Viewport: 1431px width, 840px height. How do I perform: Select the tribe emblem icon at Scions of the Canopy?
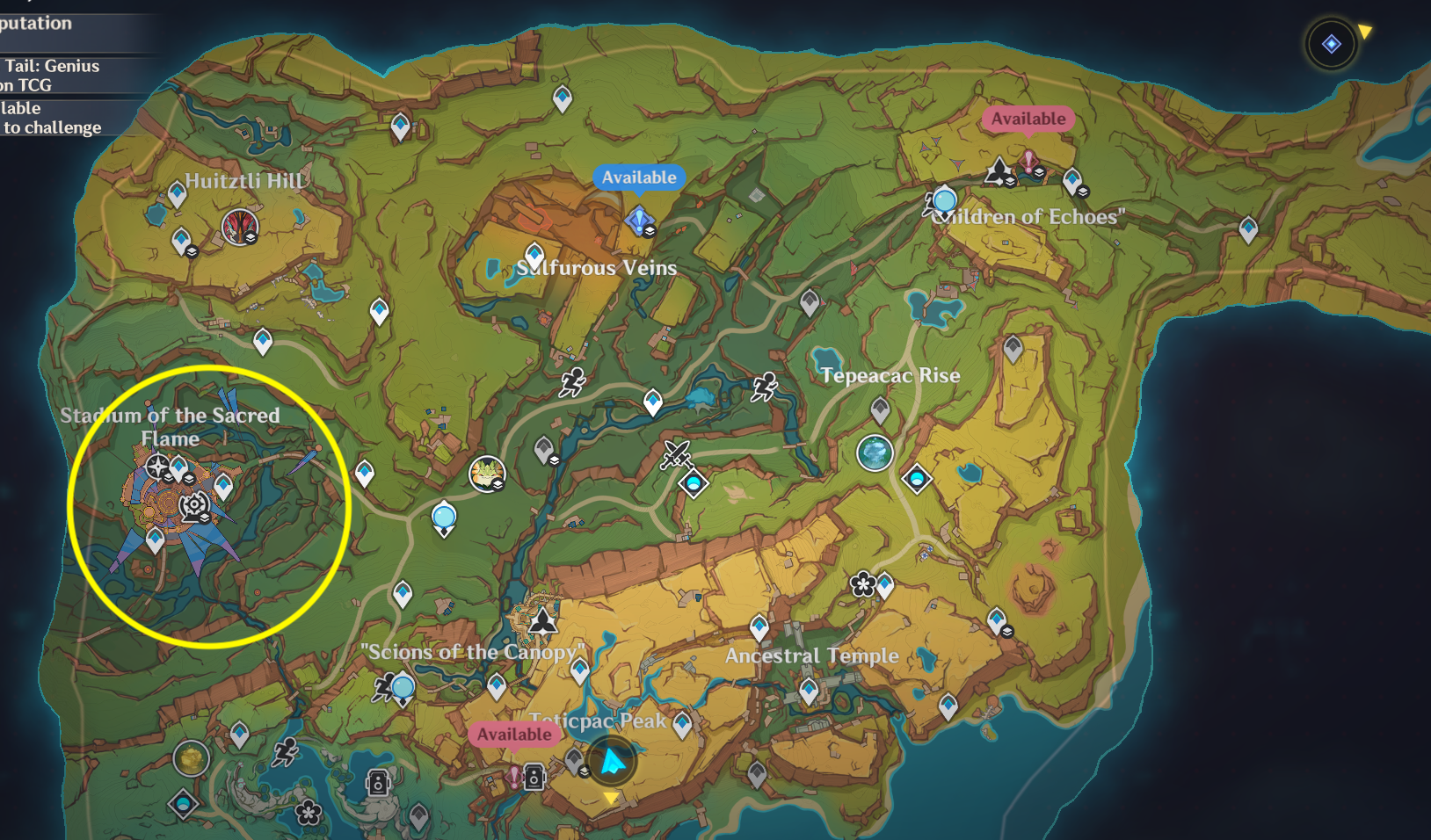tap(545, 619)
